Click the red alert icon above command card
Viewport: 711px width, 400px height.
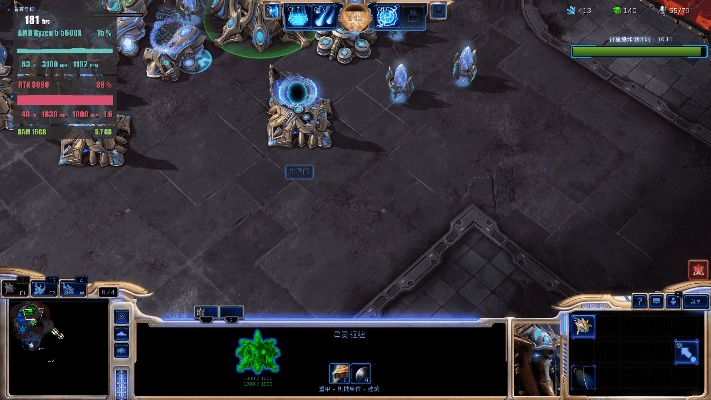click(697, 270)
